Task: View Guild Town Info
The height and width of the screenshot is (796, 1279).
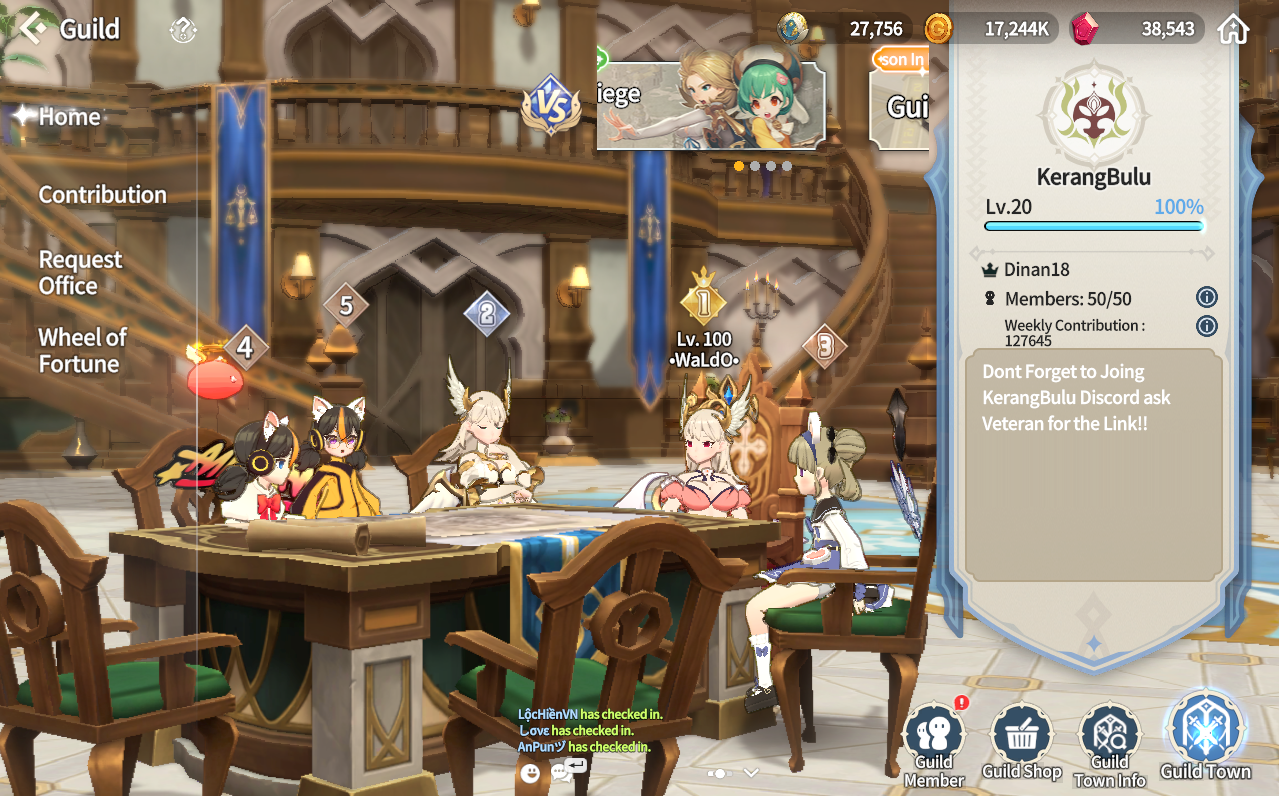Action: point(1109,744)
